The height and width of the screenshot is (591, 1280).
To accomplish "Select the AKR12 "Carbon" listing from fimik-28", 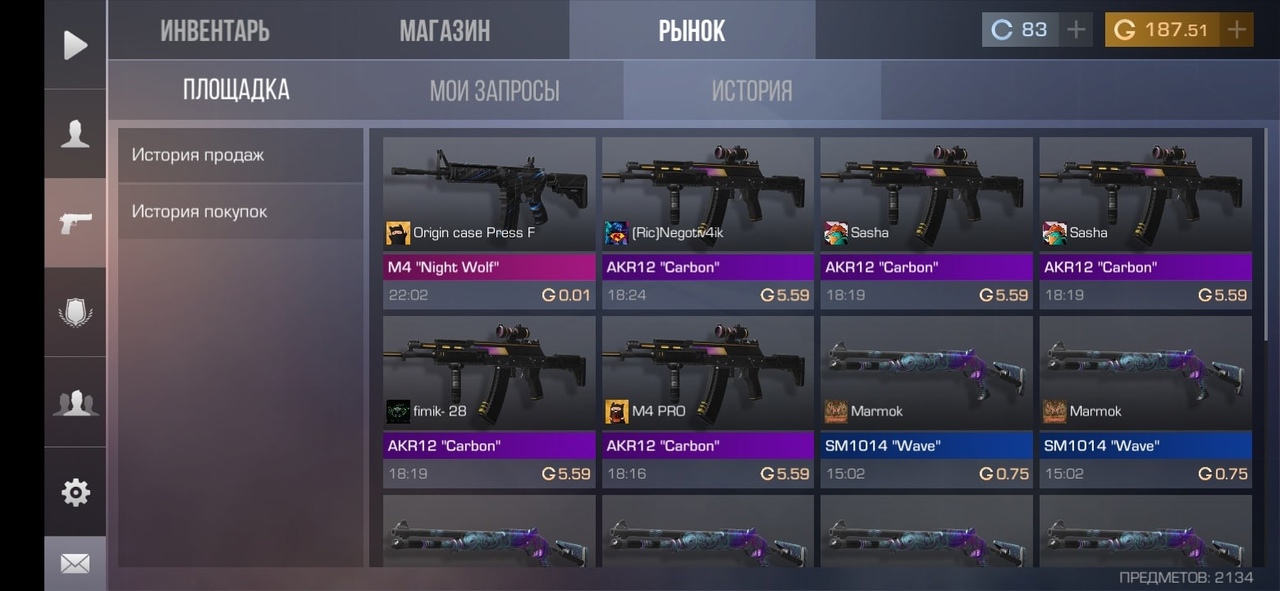I will 489,401.
